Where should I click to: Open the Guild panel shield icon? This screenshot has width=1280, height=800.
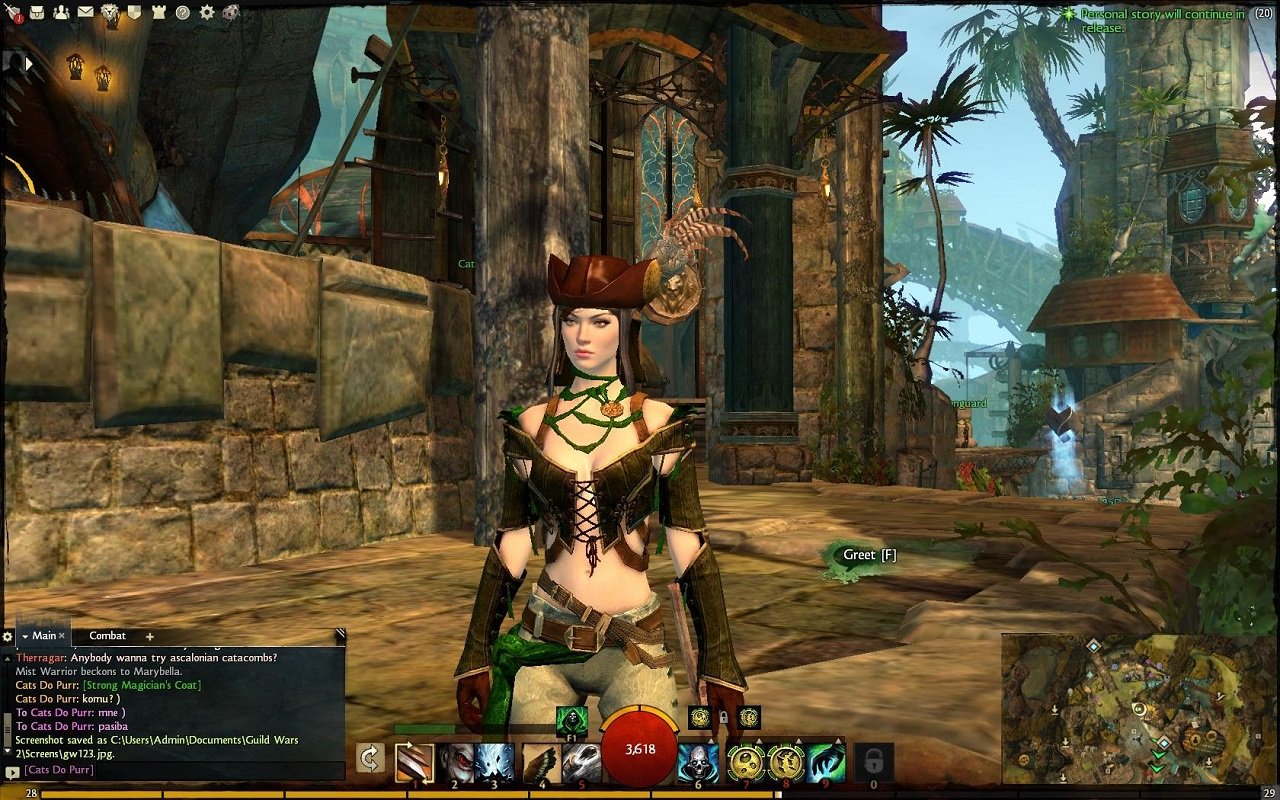pyautogui.click(x=134, y=12)
